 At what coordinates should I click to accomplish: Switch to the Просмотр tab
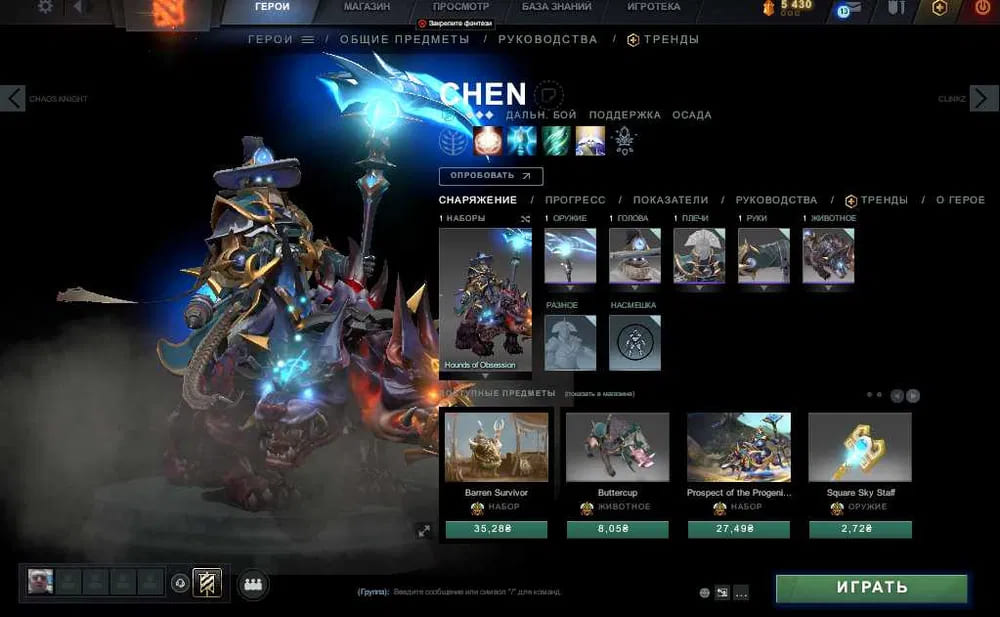(x=461, y=7)
